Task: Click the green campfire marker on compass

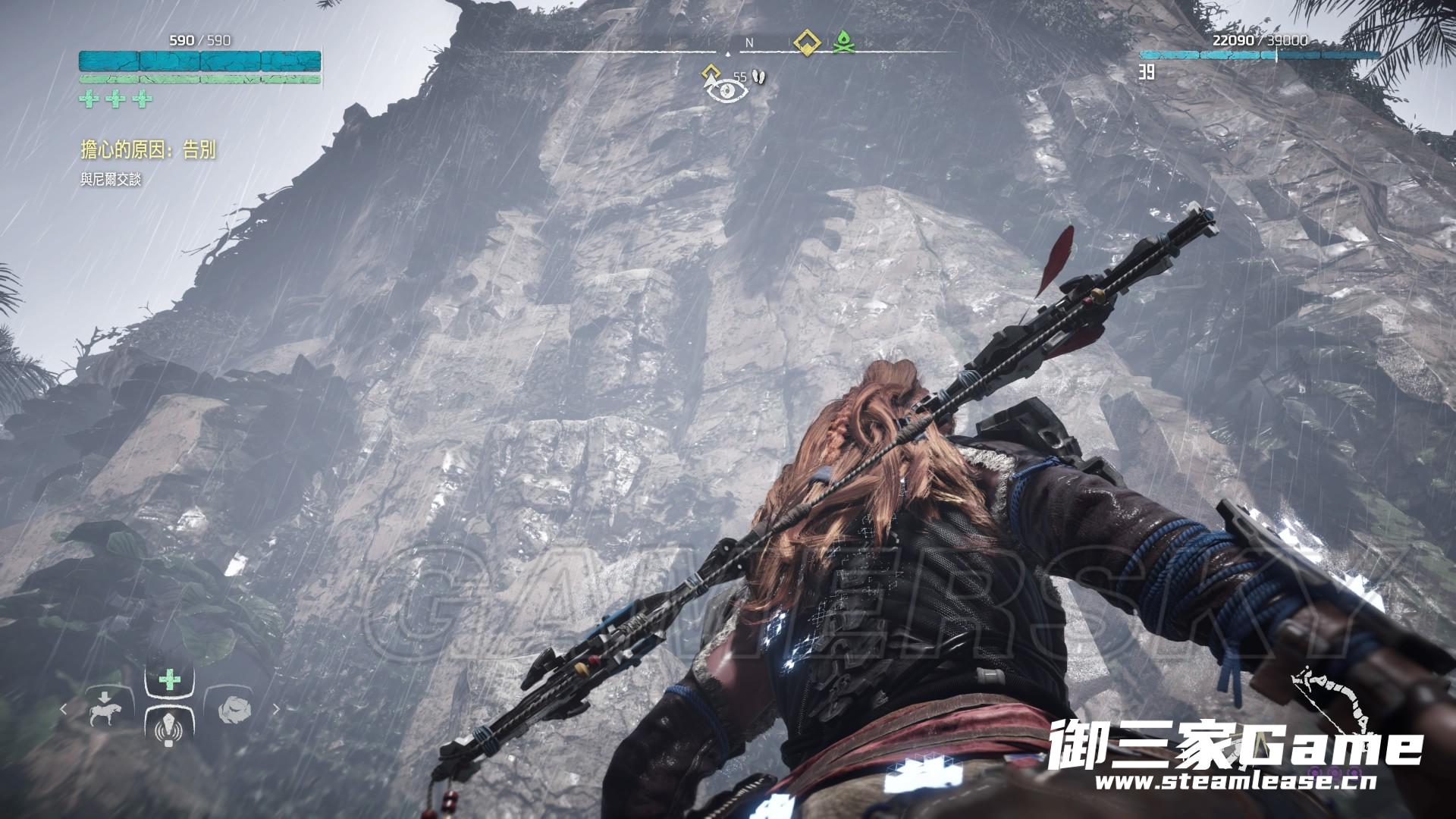Action: pyautogui.click(x=842, y=43)
